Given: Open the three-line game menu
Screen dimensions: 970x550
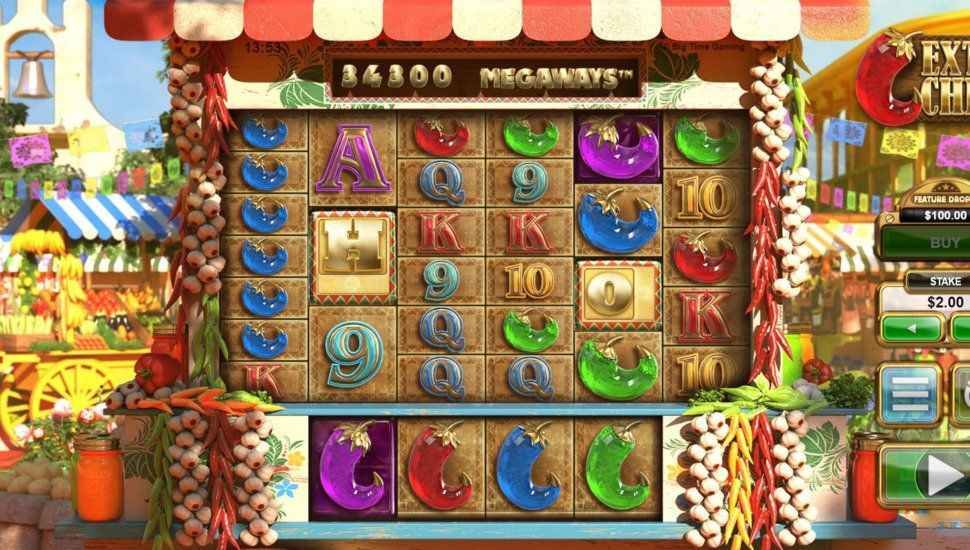Looking at the screenshot, I should (909, 394).
